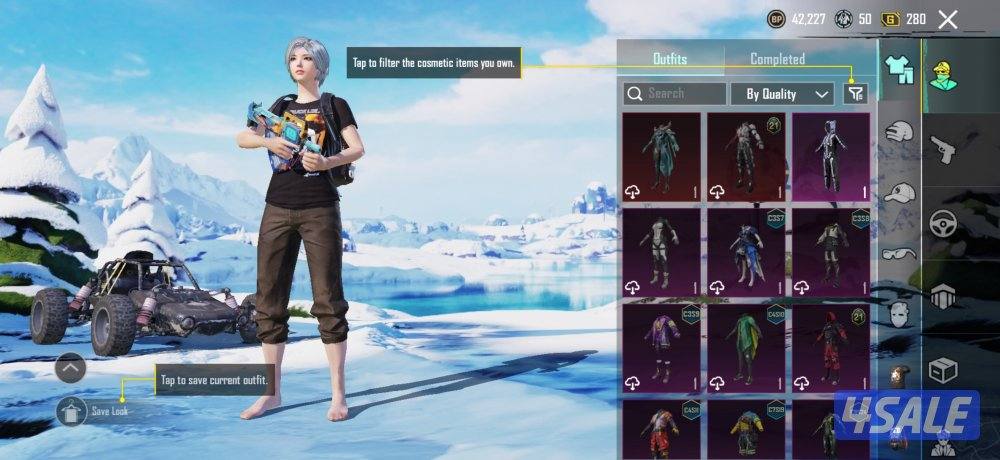The image size is (1000, 460).
Task: Click the outfit Search field
Action: [675, 94]
